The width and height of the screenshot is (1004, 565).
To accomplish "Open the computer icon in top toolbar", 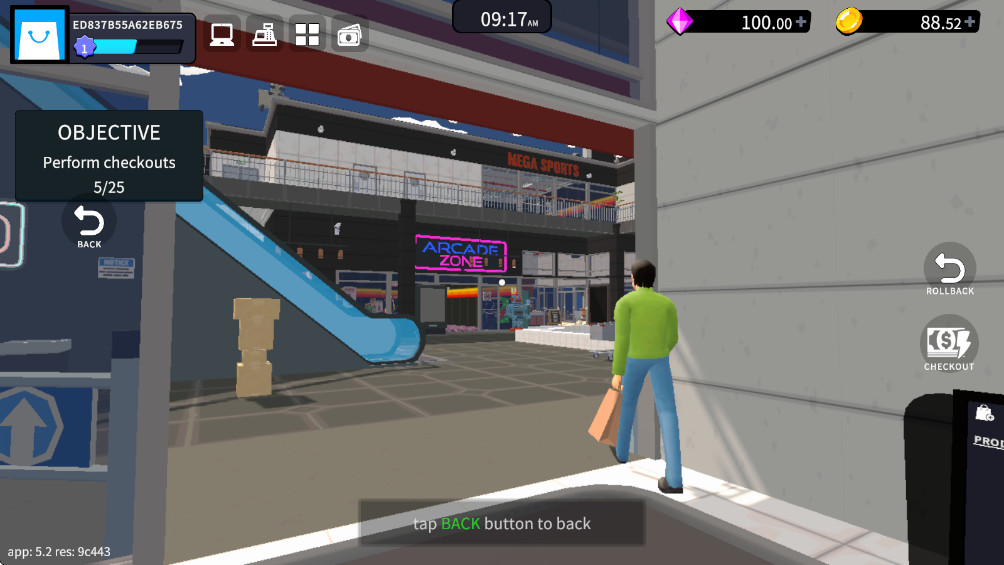I will pos(222,34).
